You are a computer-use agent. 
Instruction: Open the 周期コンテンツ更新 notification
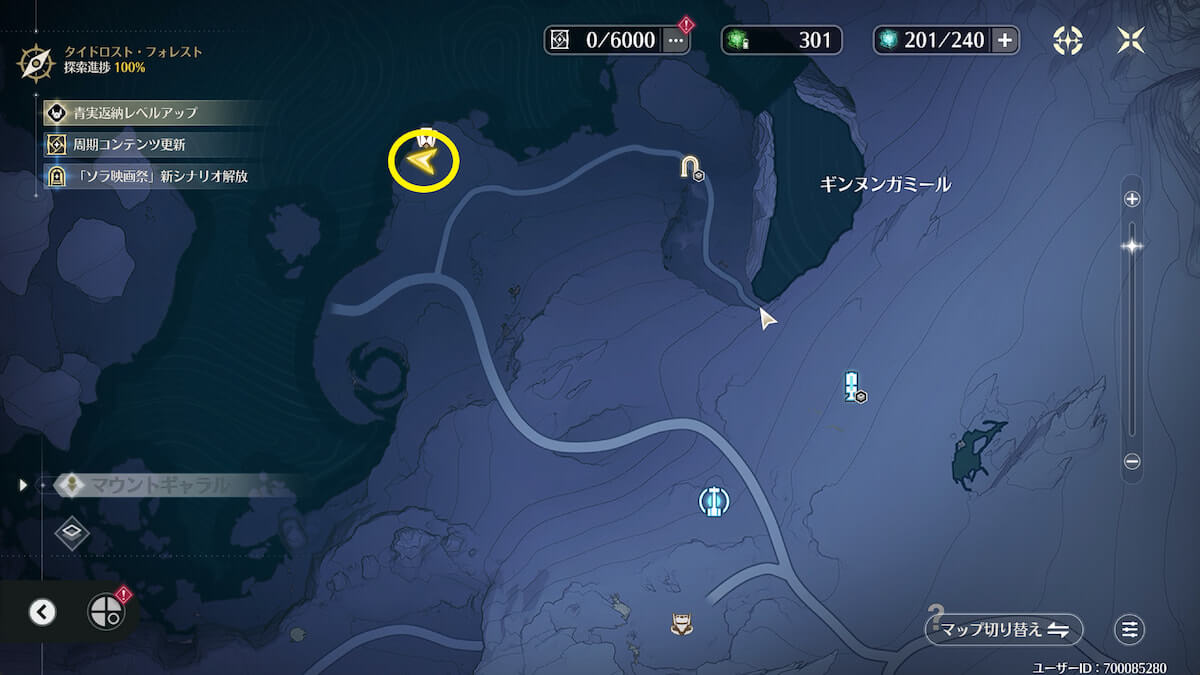(x=129, y=145)
